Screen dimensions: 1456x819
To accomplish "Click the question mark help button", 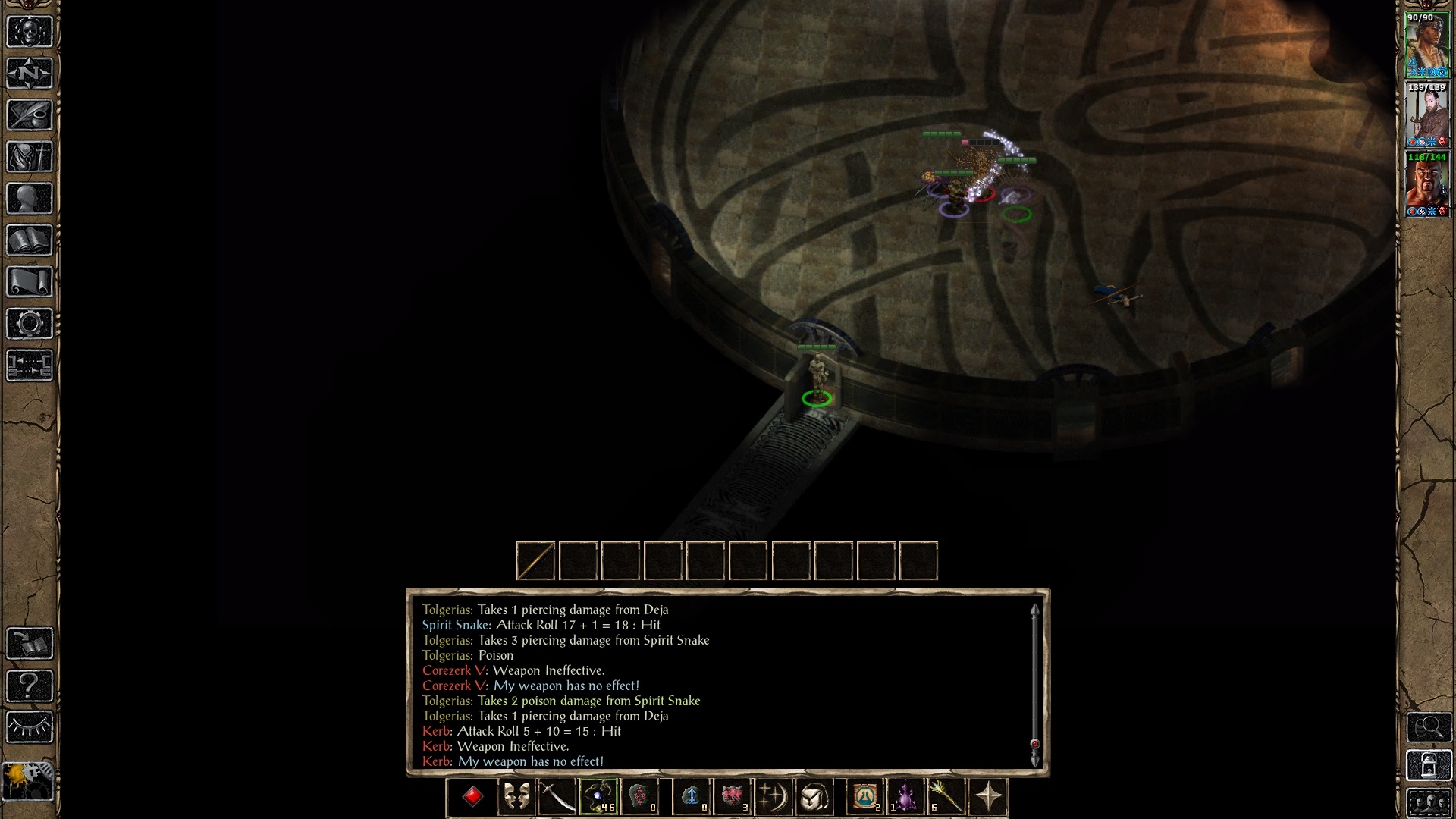I will coord(30,686).
